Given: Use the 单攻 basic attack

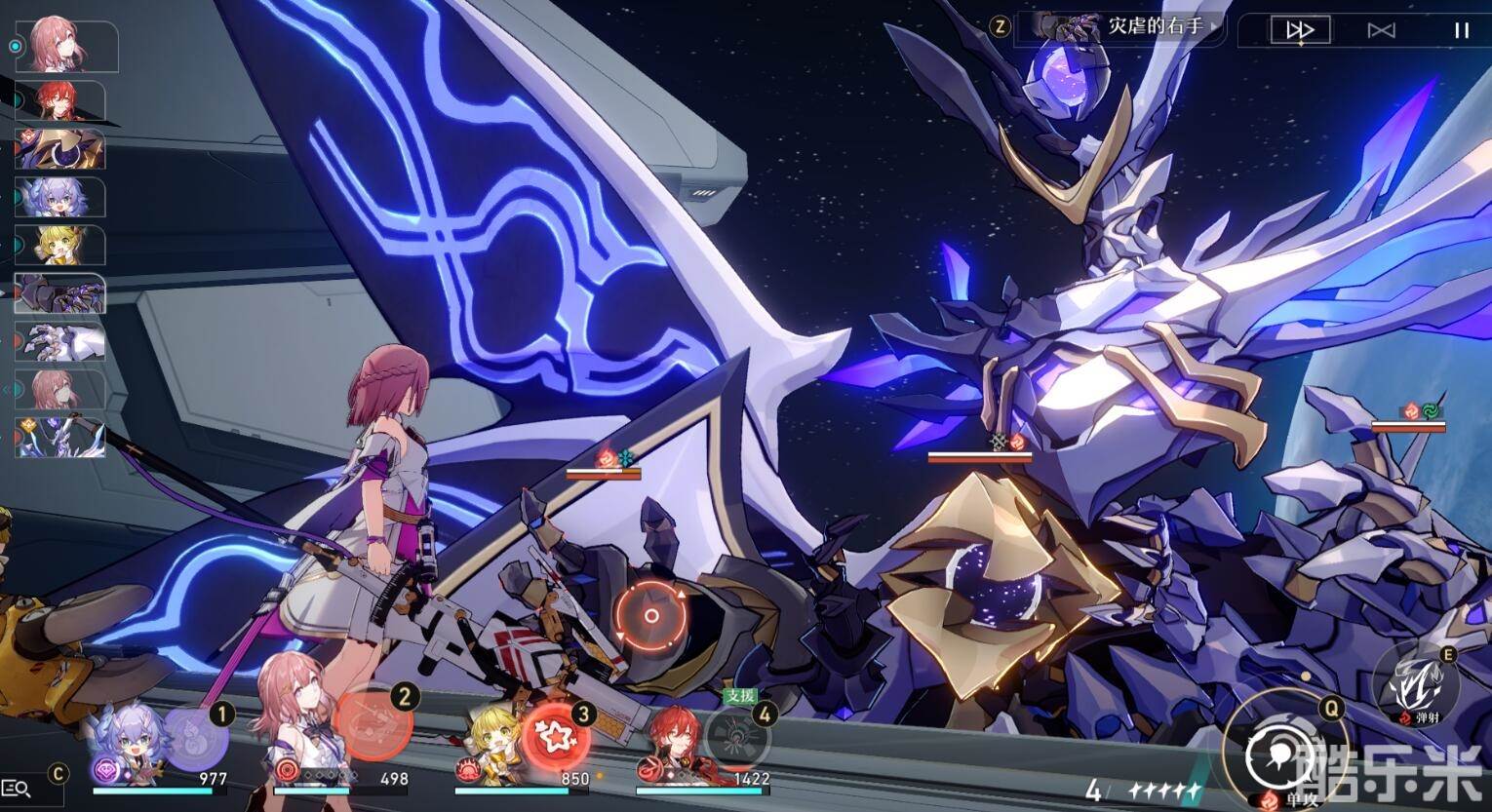Looking at the screenshot, I should [x=1276, y=753].
